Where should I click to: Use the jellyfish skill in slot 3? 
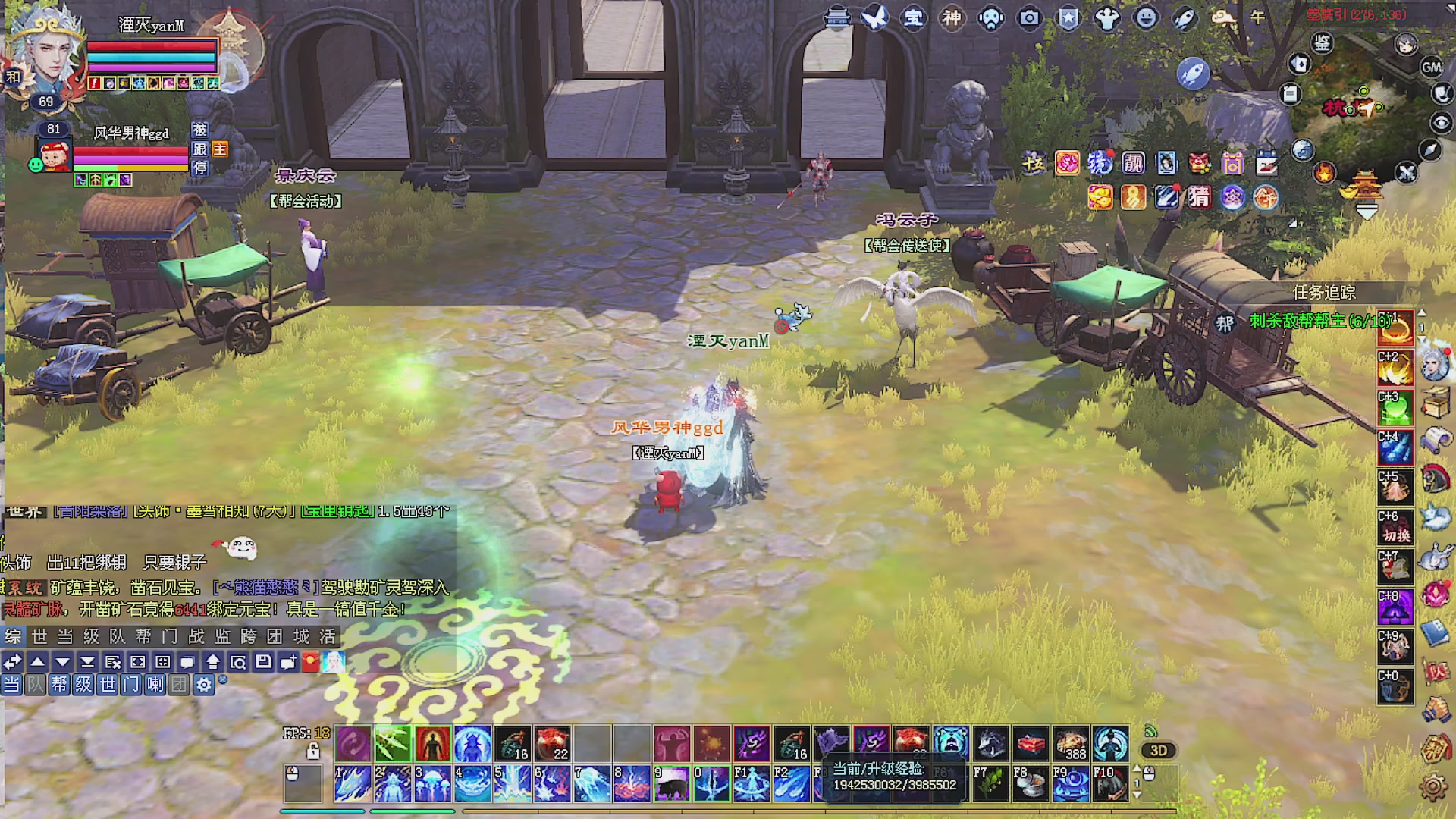(x=432, y=784)
